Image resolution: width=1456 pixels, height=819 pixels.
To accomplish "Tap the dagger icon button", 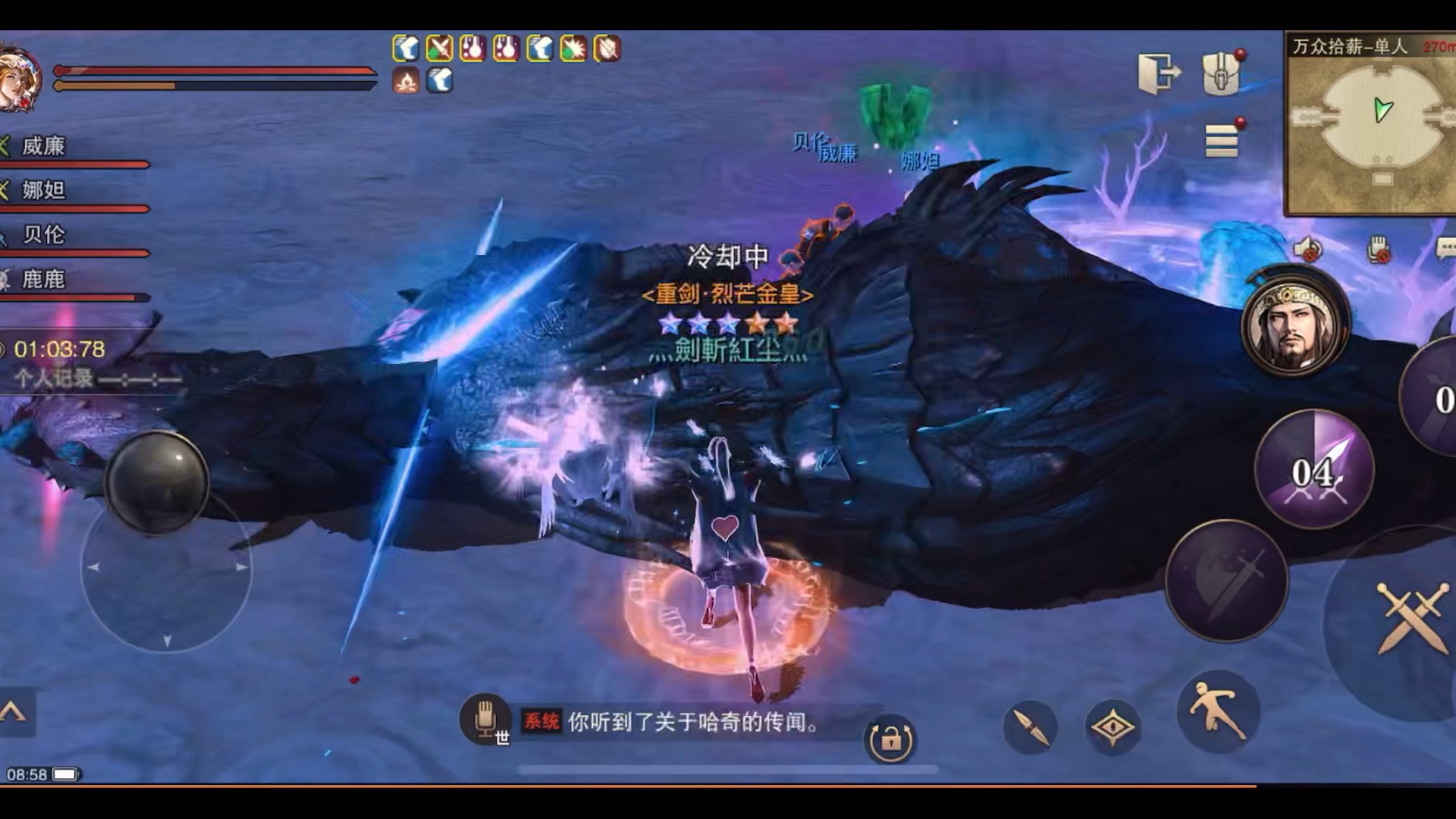I will tap(1030, 727).
